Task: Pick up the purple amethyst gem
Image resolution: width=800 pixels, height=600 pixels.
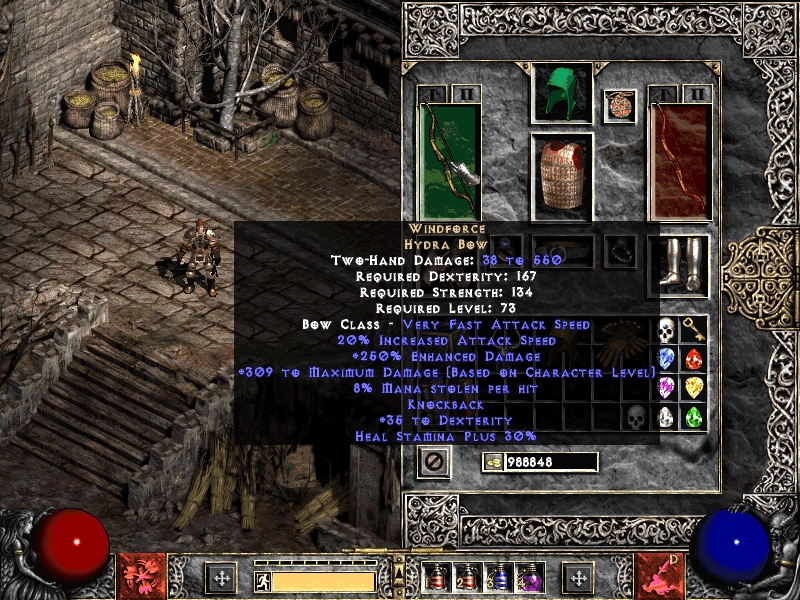Action: pyautogui.click(x=667, y=389)
